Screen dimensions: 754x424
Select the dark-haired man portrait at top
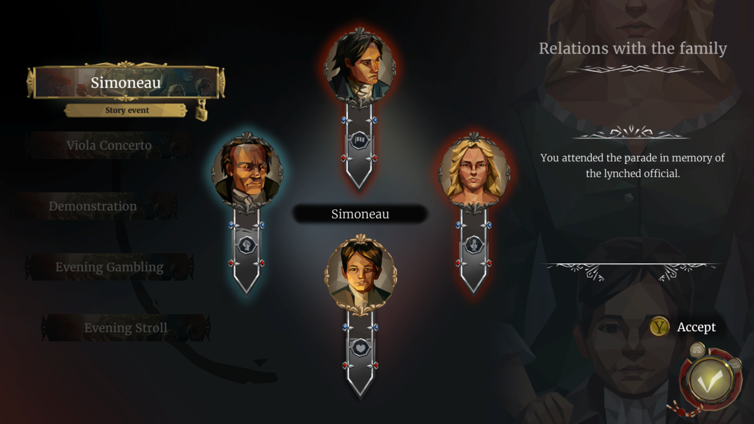click(x=360, y=67)
